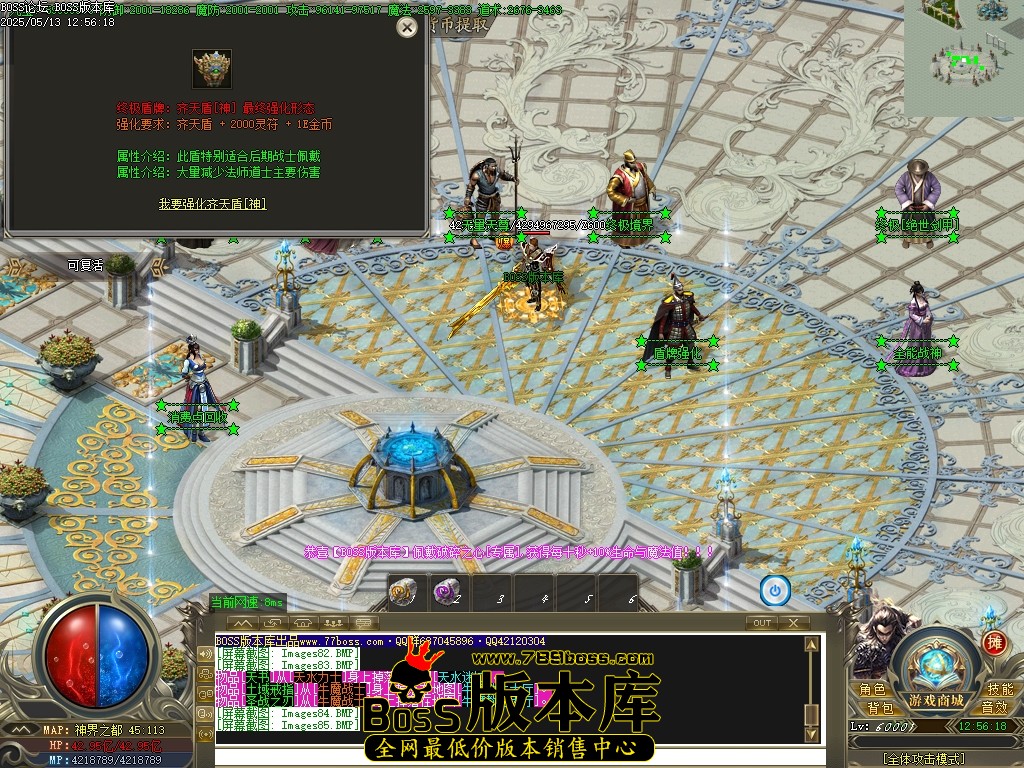Click the blue power button icon
Viewport: 1024px width, 768px height.
pyautogui.click(x=775, y=591)
